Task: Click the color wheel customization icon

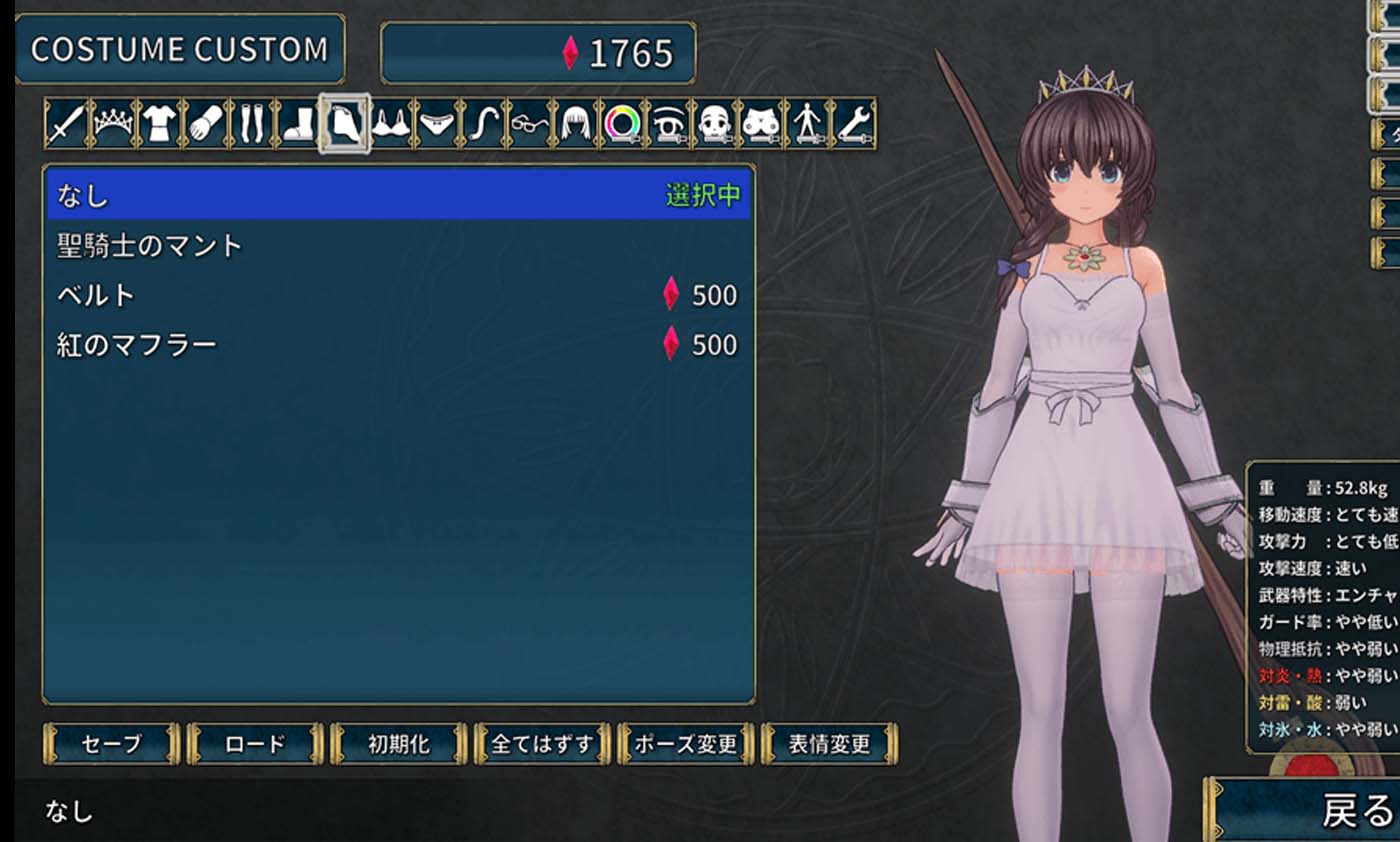Action: click(625, 122)
